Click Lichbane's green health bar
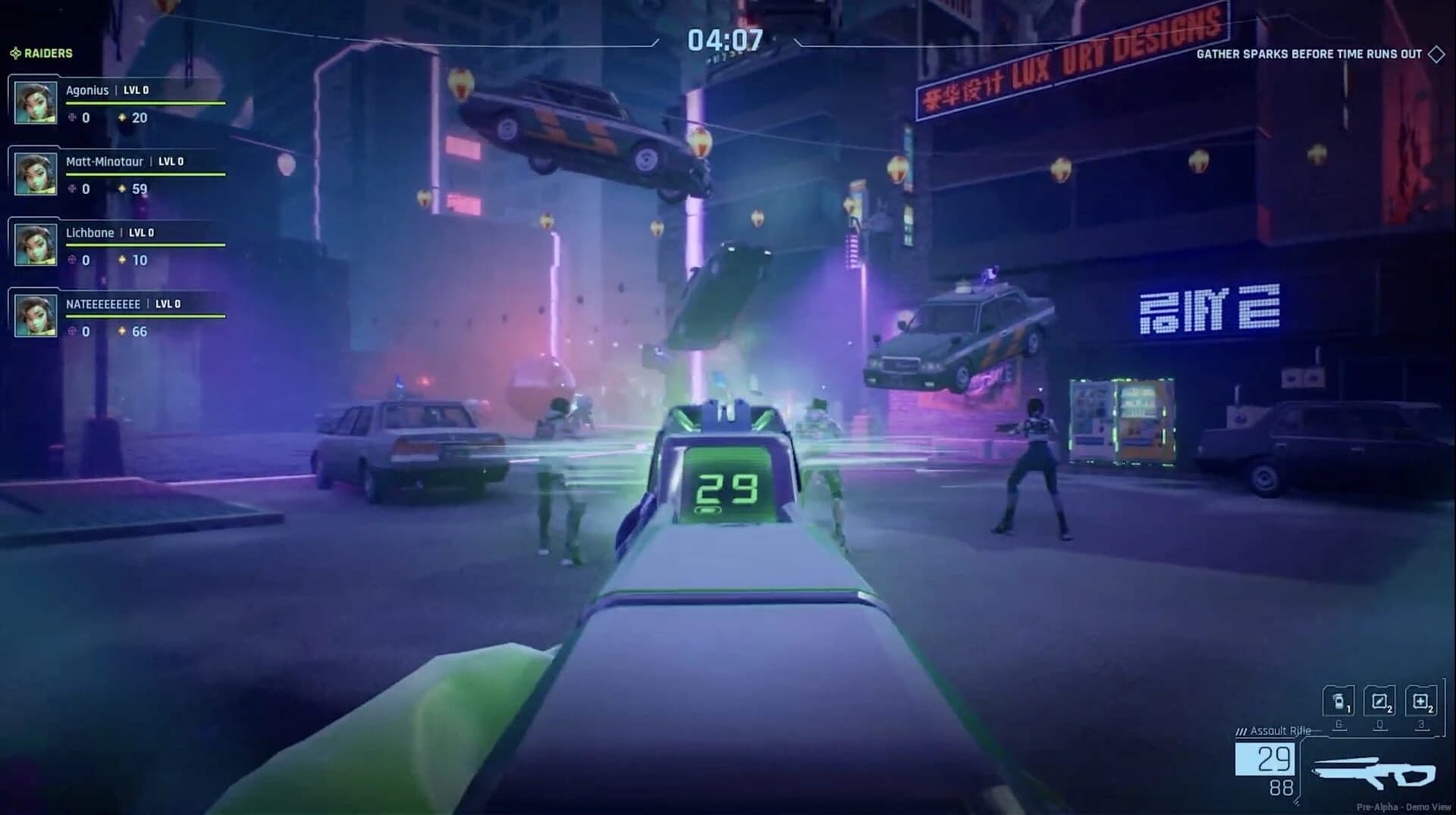 [144, 244]
